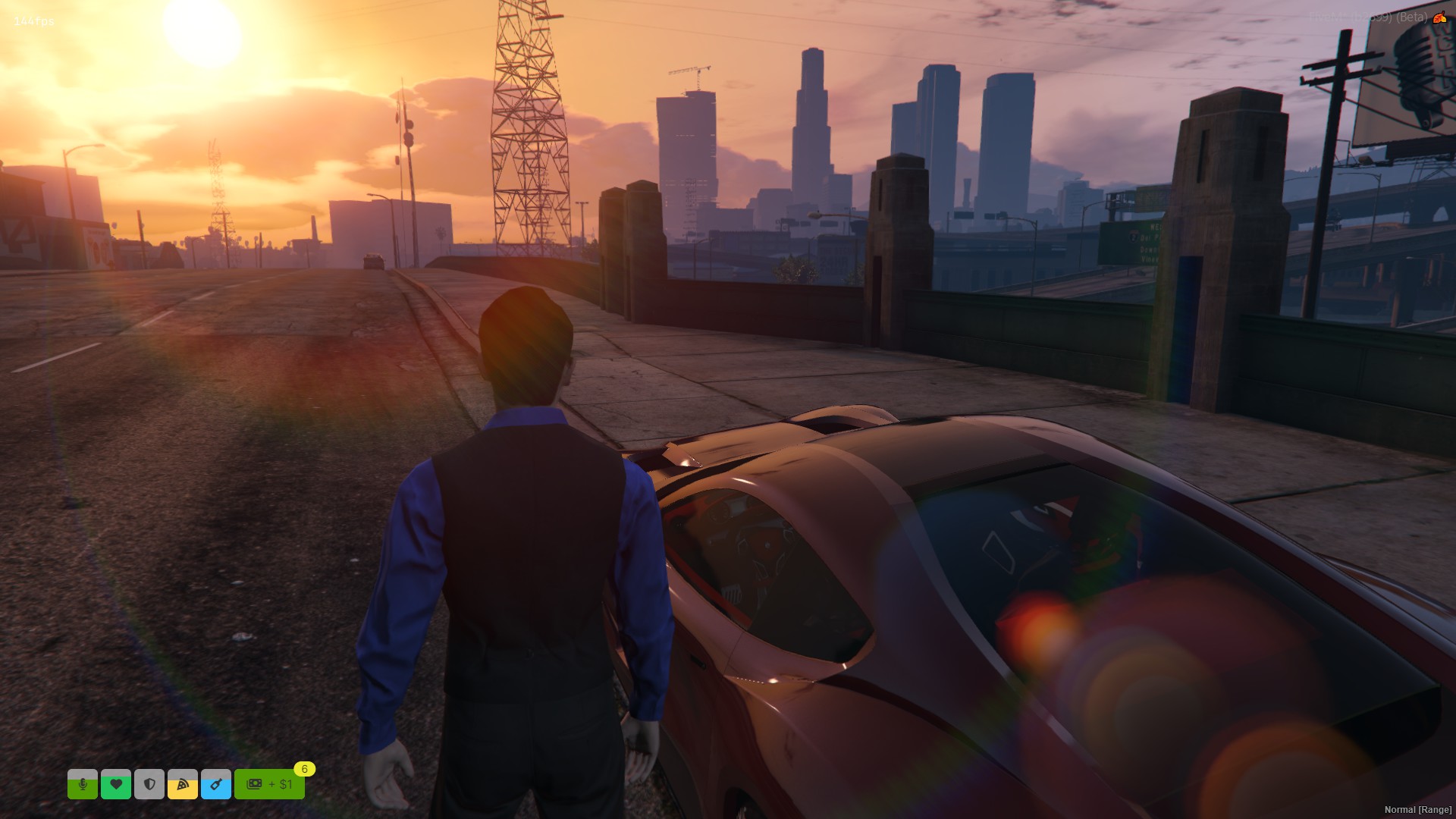Click the shield armor status icon
This screenshot has height=819, width=1456.
(149, 784)
